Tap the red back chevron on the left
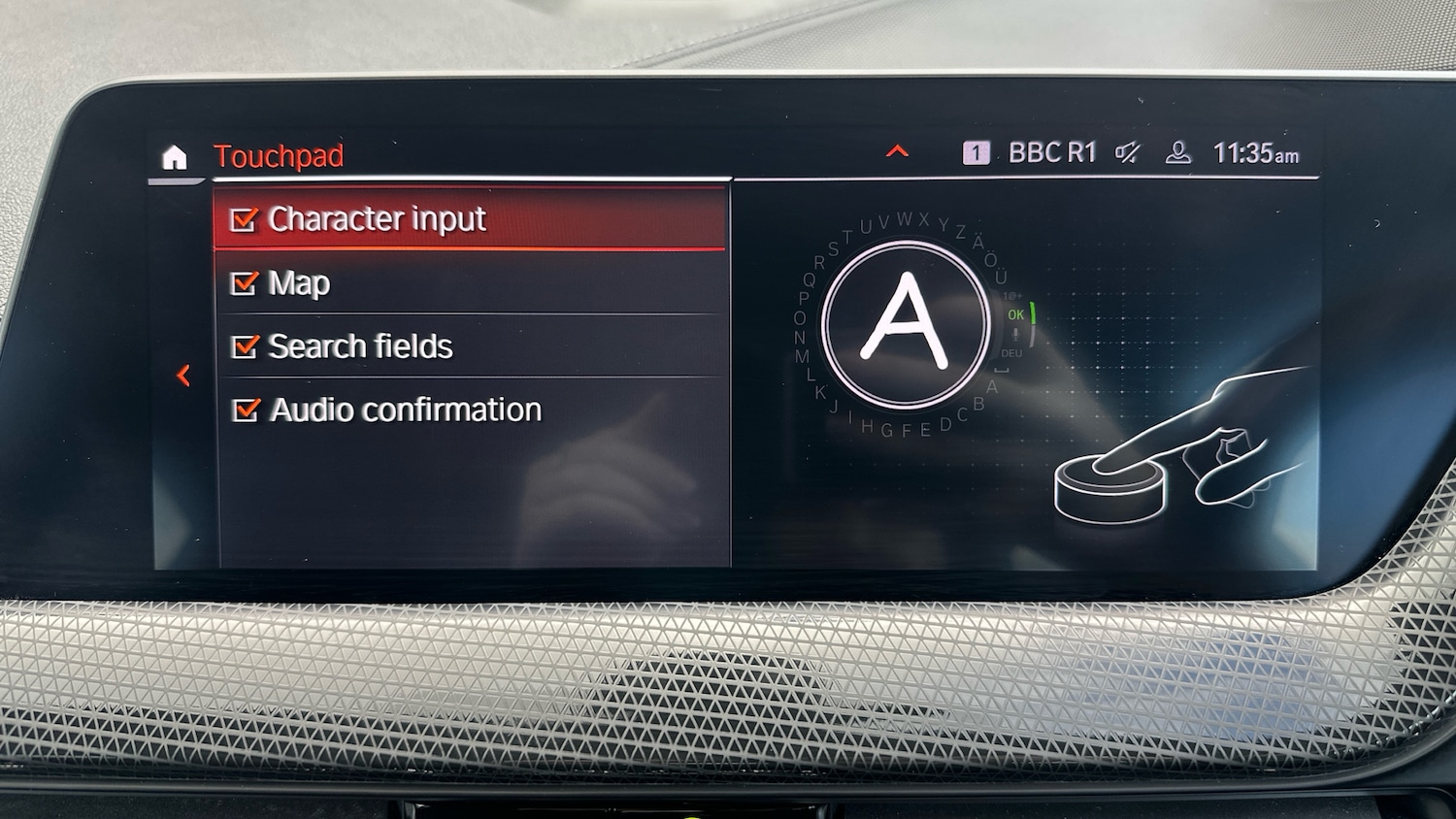 click(184, 377)
